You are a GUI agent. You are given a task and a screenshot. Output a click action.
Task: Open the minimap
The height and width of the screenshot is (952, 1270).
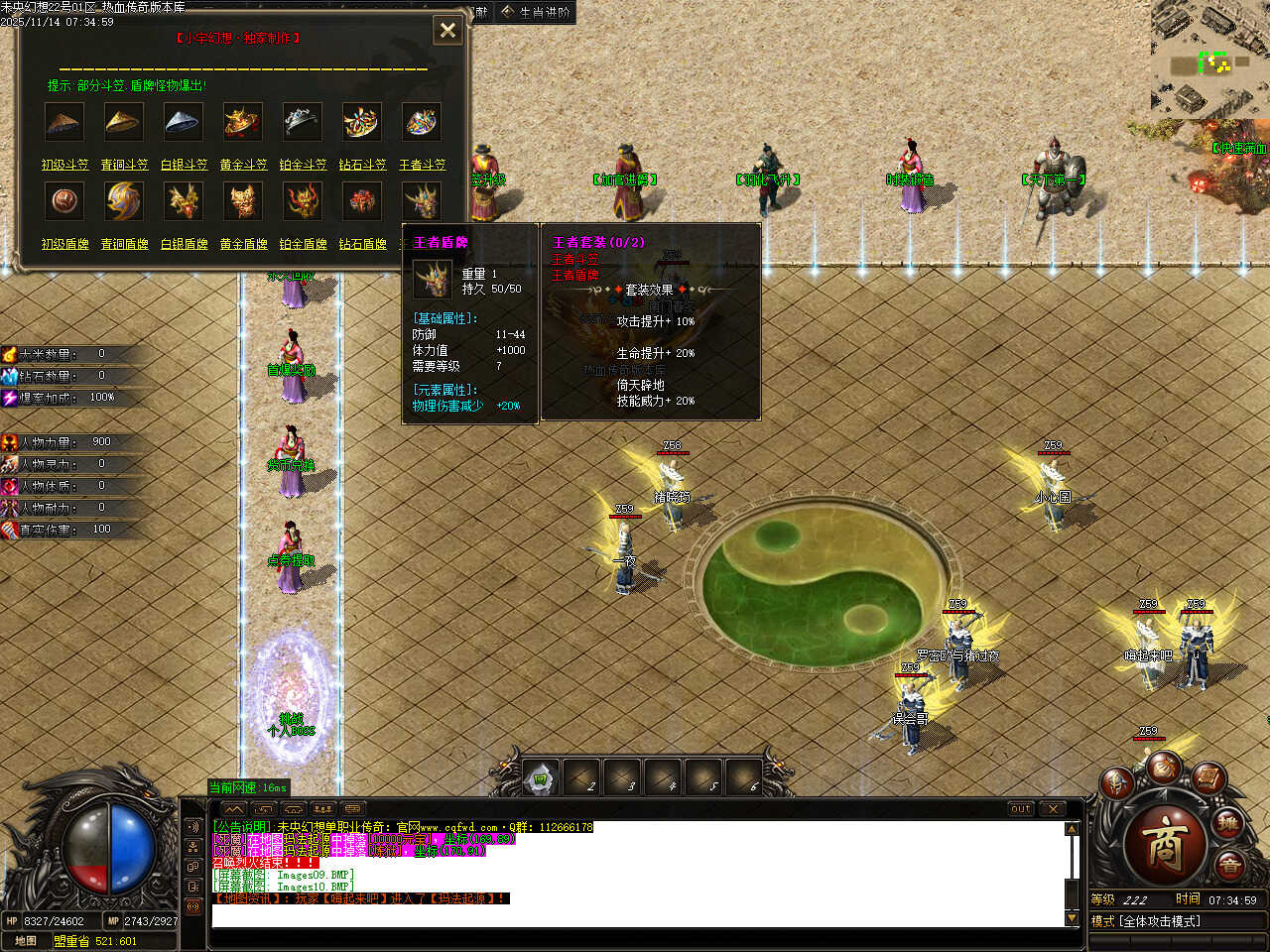1209,59
